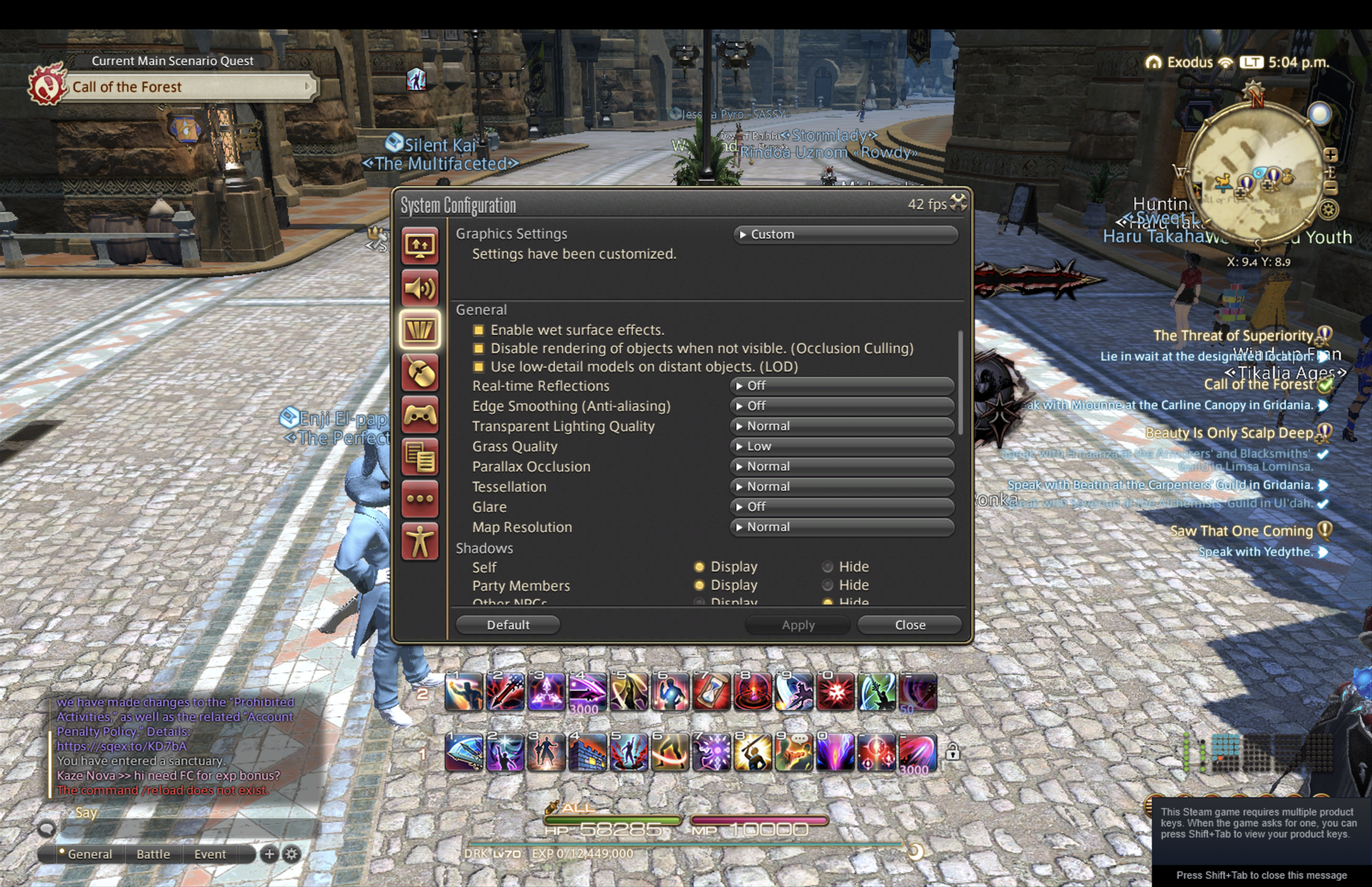Change the Edge Smoothing (Anti-aliasing) dropdown

[842, 406]
